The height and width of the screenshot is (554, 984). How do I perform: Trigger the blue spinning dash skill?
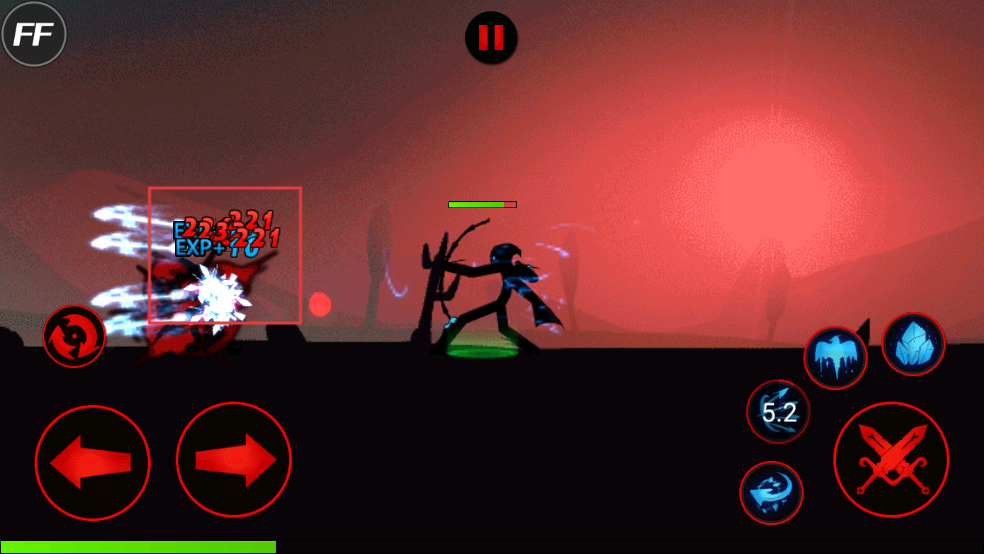771,492
